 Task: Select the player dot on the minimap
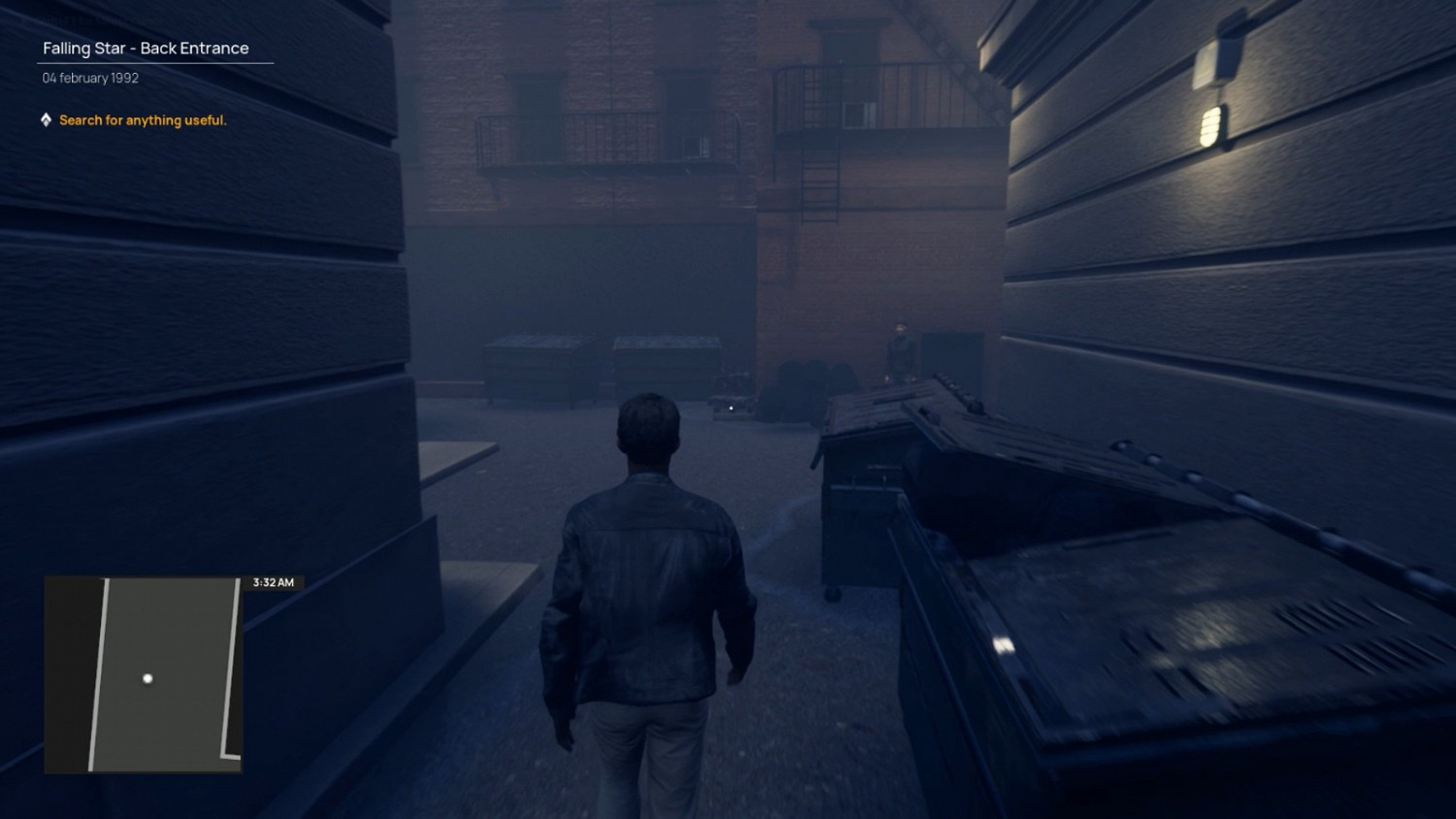[147, 678]
